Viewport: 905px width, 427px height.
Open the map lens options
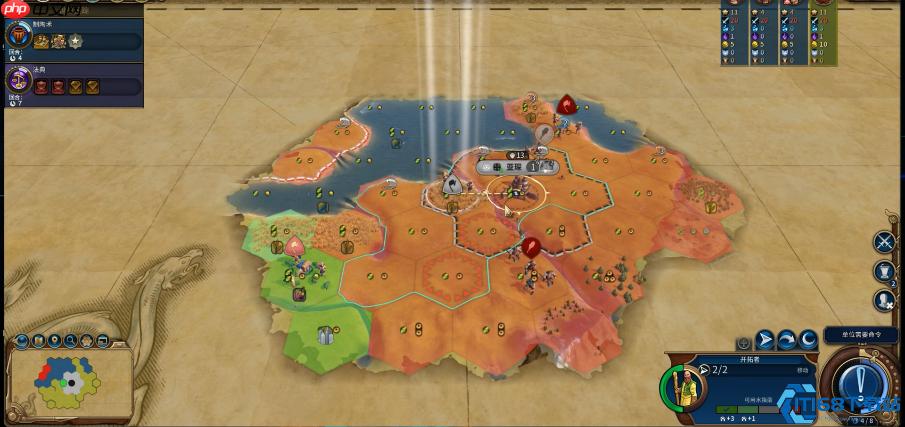[x=23, y=342]
